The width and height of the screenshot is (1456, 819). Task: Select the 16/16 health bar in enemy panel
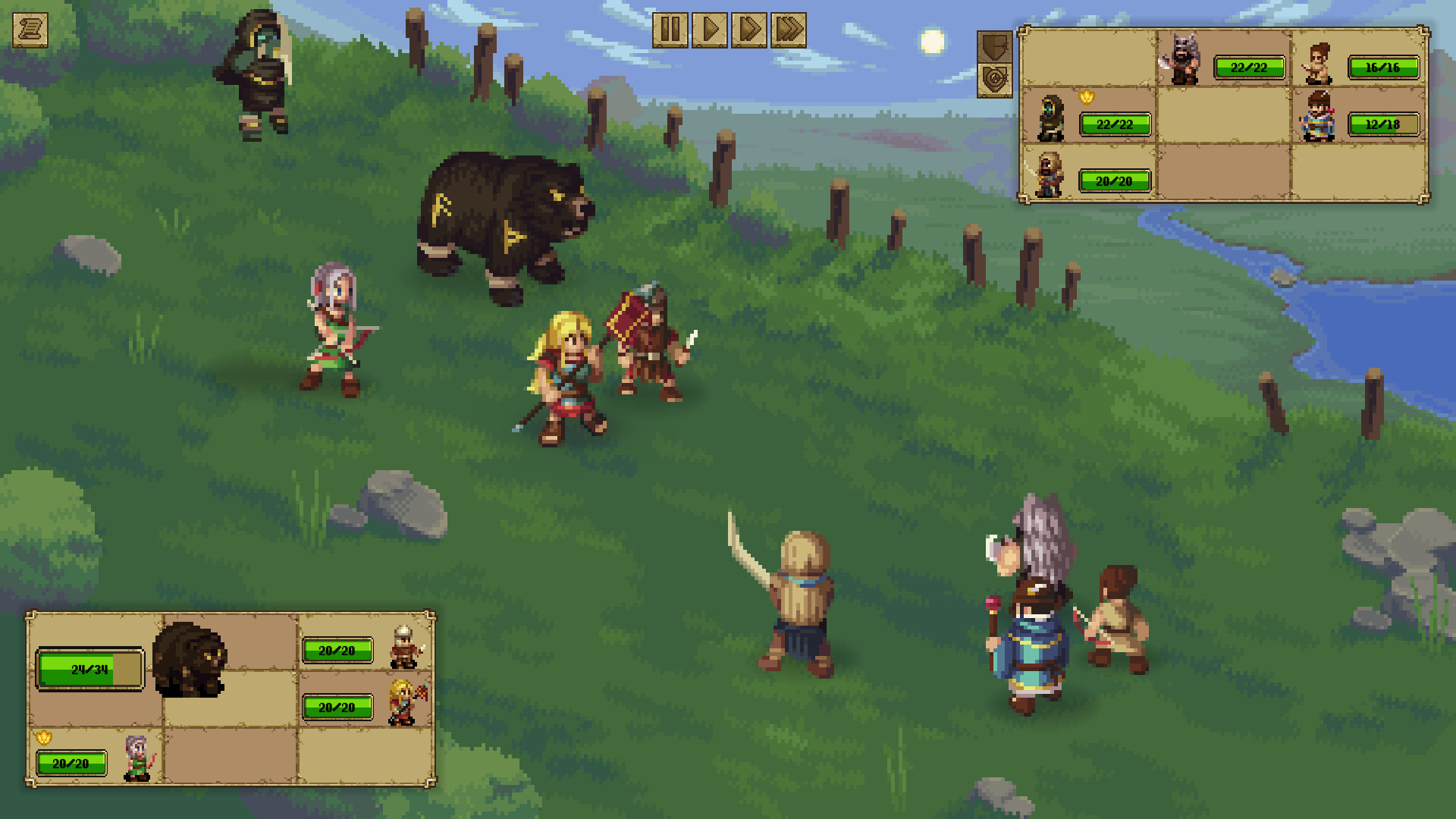pos(1384,67)
